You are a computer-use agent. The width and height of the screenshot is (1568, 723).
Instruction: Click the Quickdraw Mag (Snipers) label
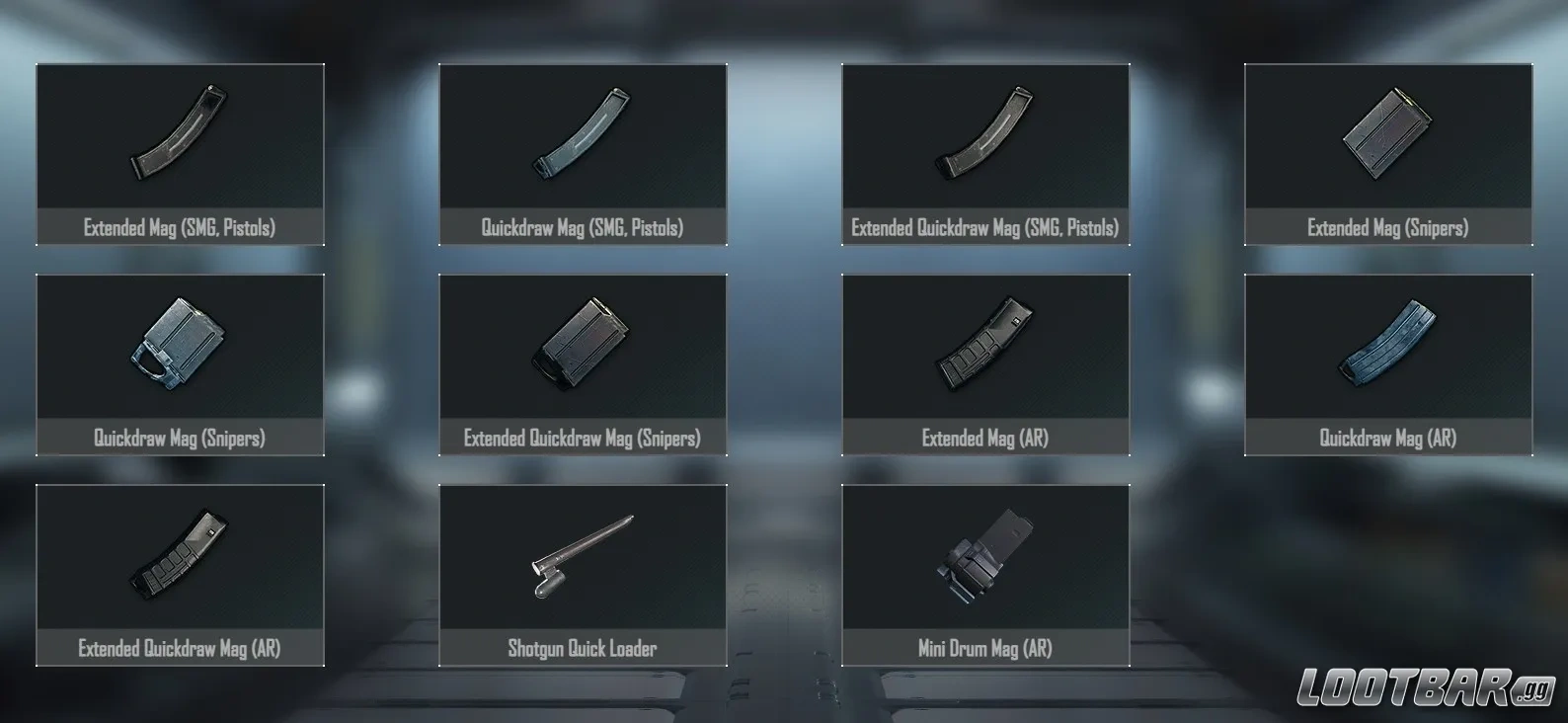[x=180, y=438]
